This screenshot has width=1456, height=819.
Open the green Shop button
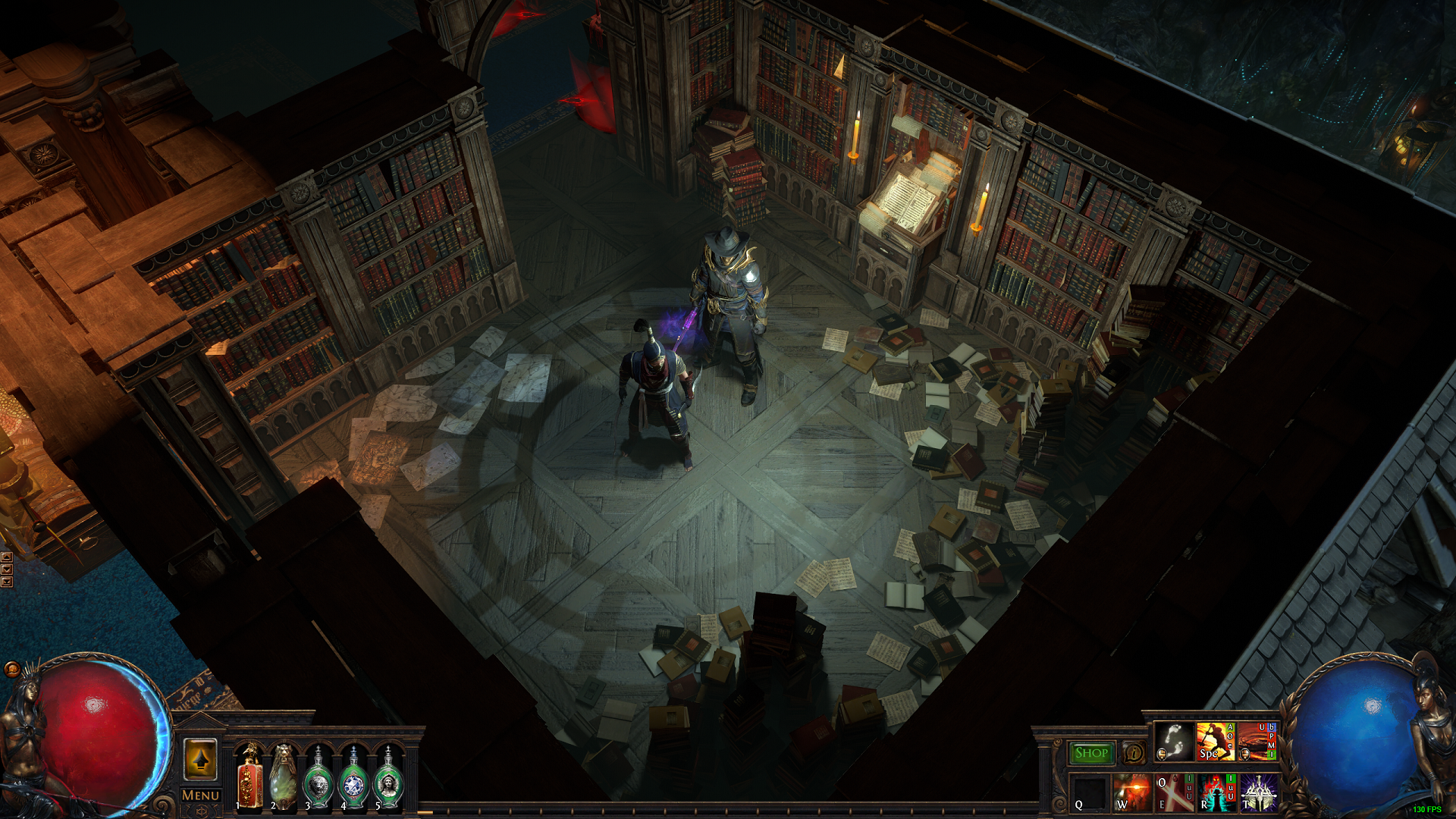(1091, 753)
